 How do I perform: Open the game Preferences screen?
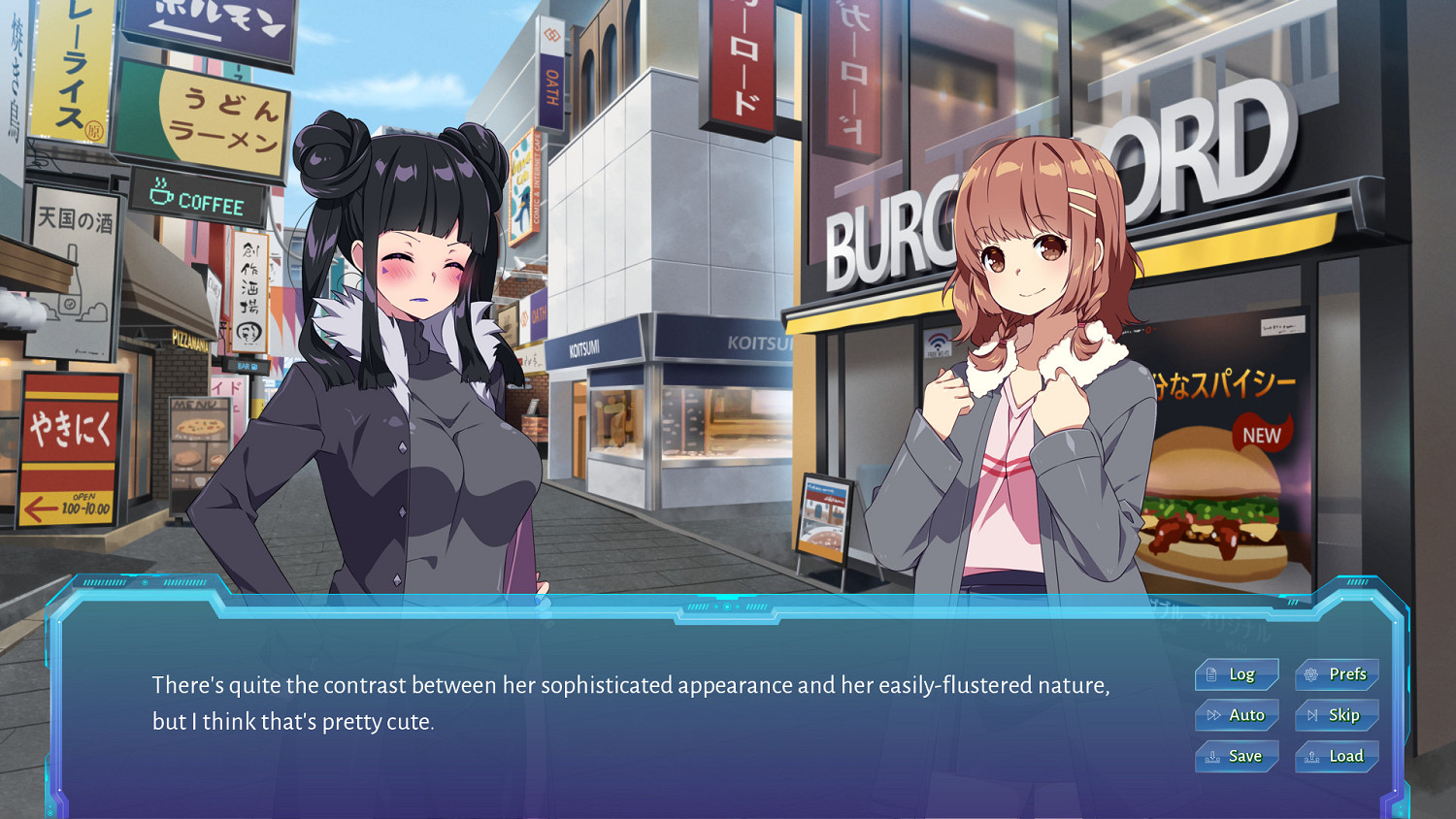click(x=1336, y=674)
